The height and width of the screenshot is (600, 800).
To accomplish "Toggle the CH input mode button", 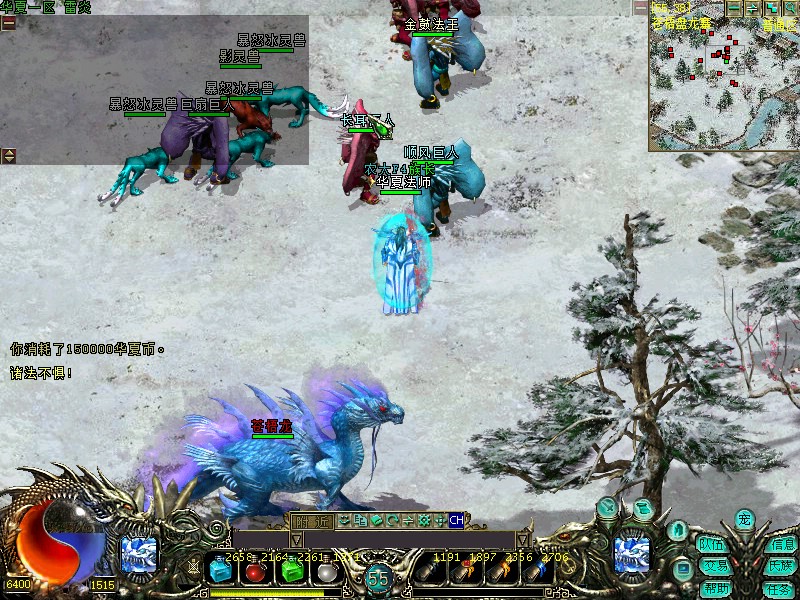I will [x=457, y=520].
